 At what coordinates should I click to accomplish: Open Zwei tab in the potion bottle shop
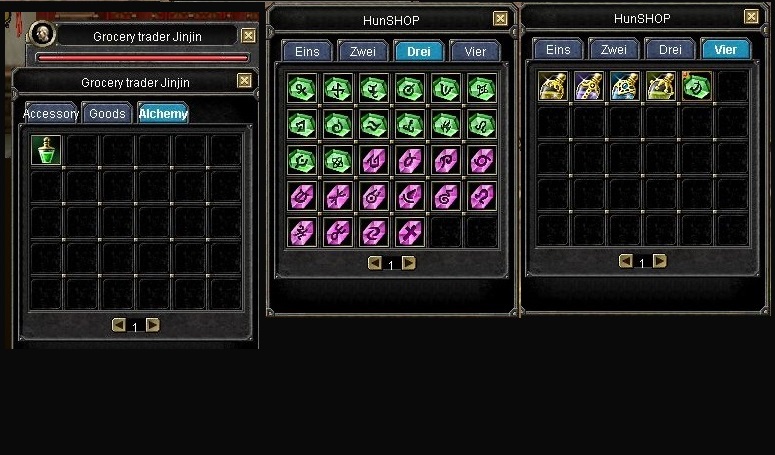point(614,50)
